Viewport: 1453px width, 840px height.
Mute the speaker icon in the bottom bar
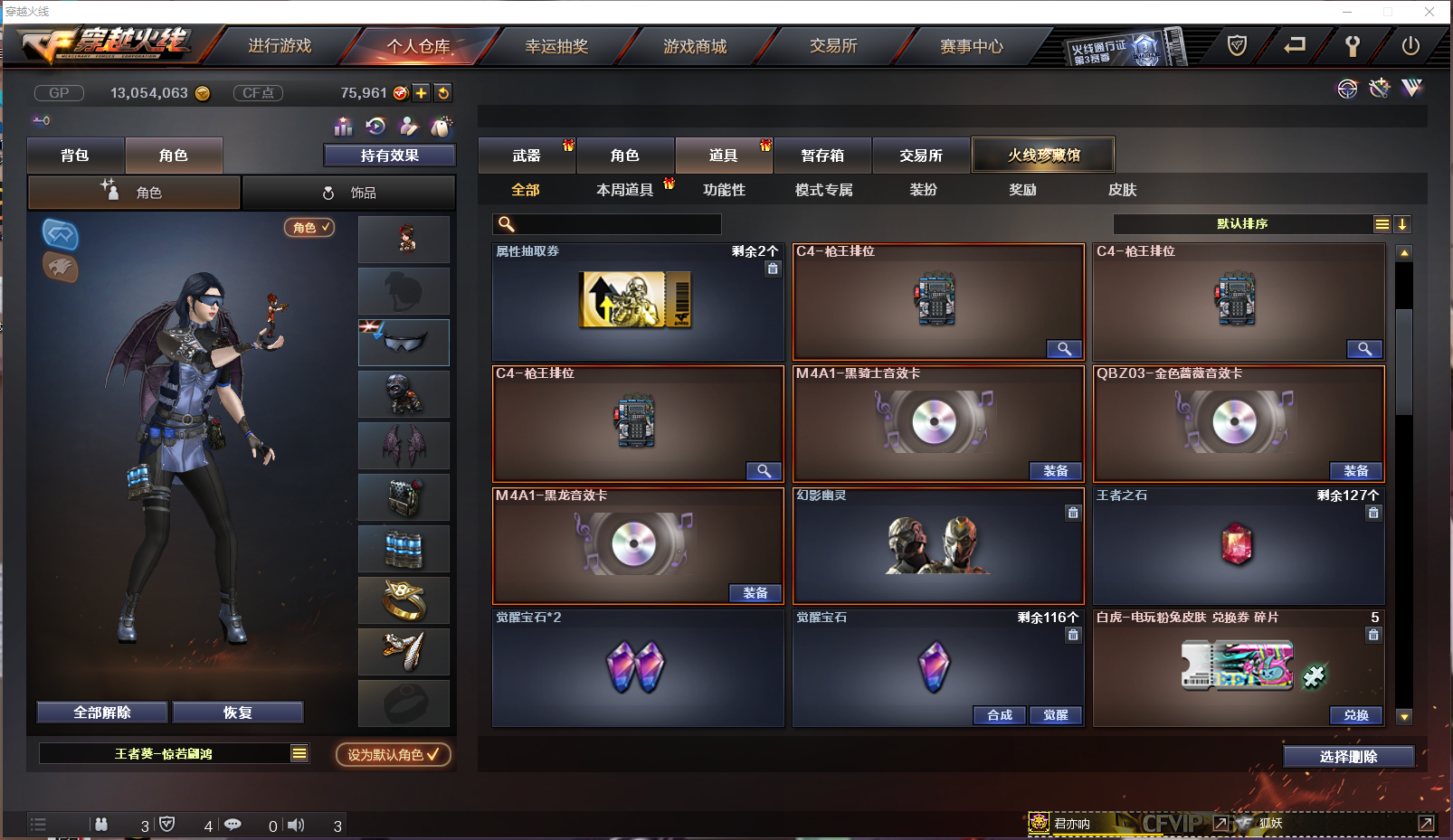click(x=295, y=825)
